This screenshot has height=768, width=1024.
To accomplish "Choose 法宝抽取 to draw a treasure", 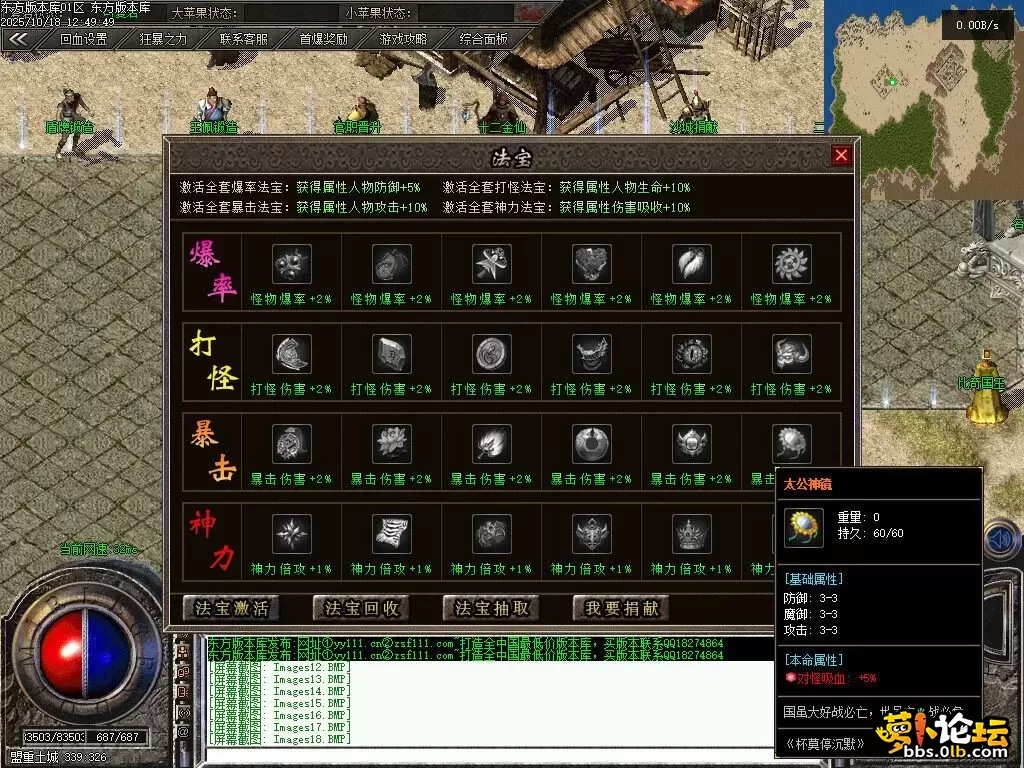I will pyautogui.click(x=491, y=608).
